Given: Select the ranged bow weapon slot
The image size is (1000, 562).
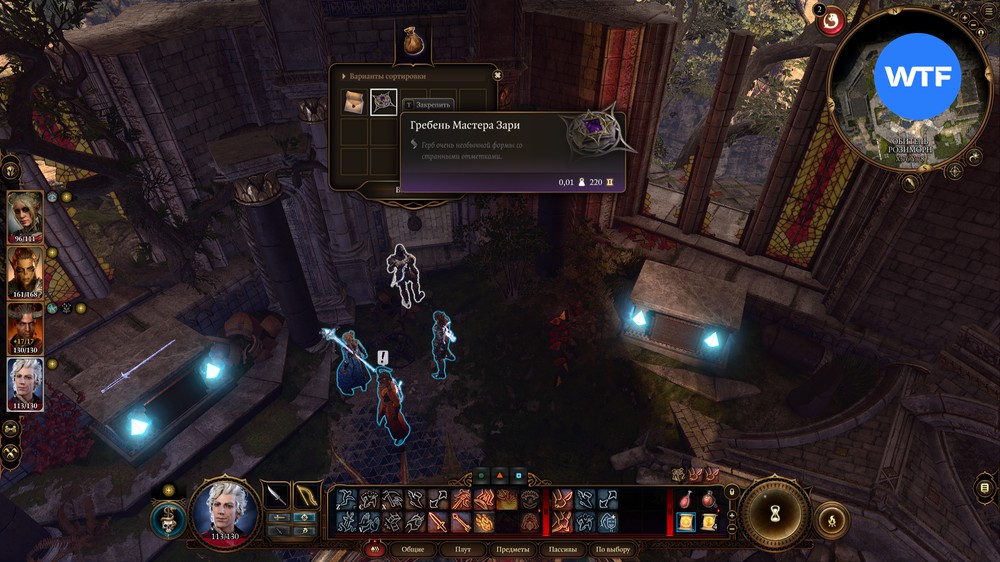Looking at the screenshot, I should (x=307, y=495).
